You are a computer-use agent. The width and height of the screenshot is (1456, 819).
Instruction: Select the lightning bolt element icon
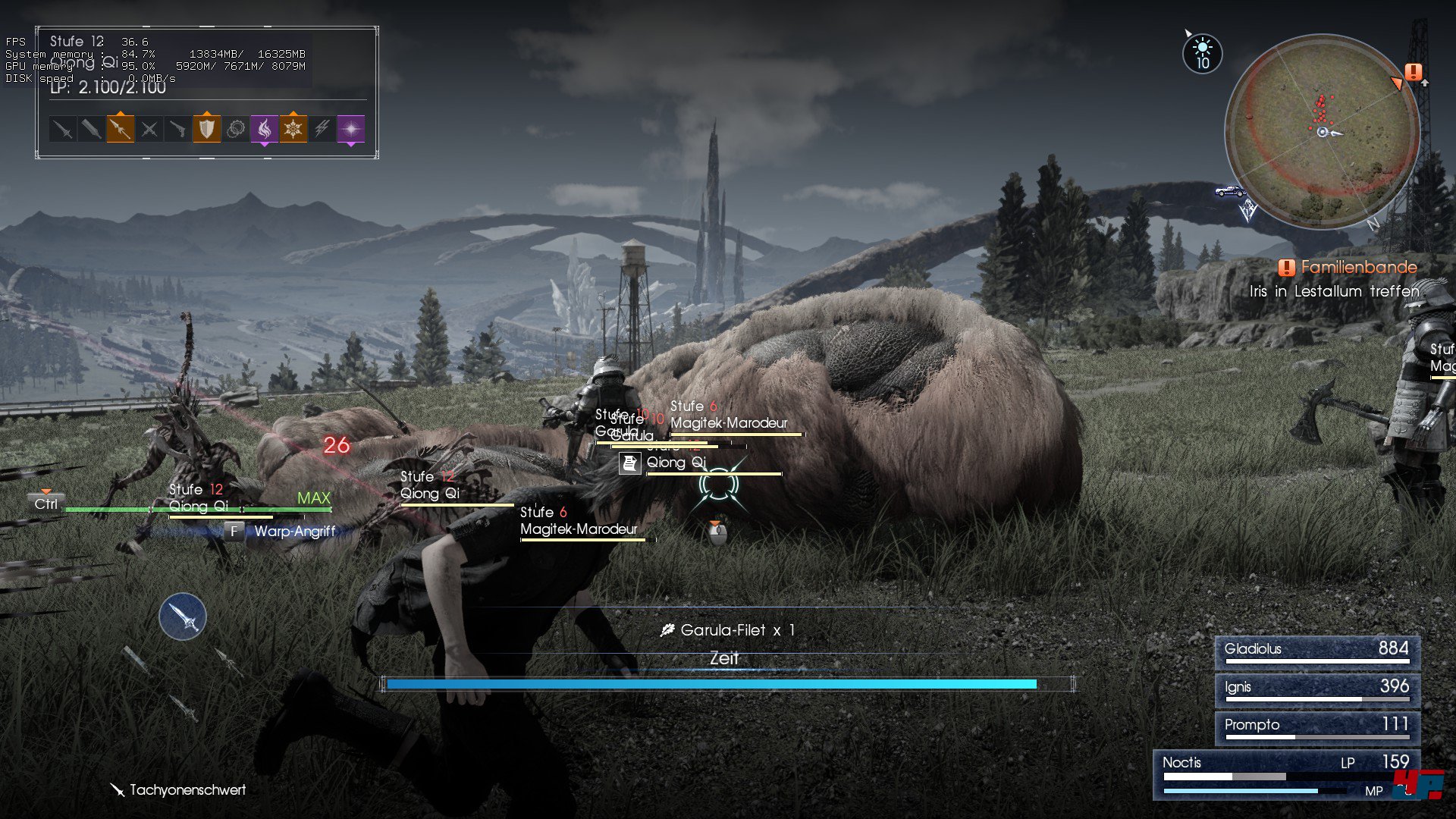point(322,130)
